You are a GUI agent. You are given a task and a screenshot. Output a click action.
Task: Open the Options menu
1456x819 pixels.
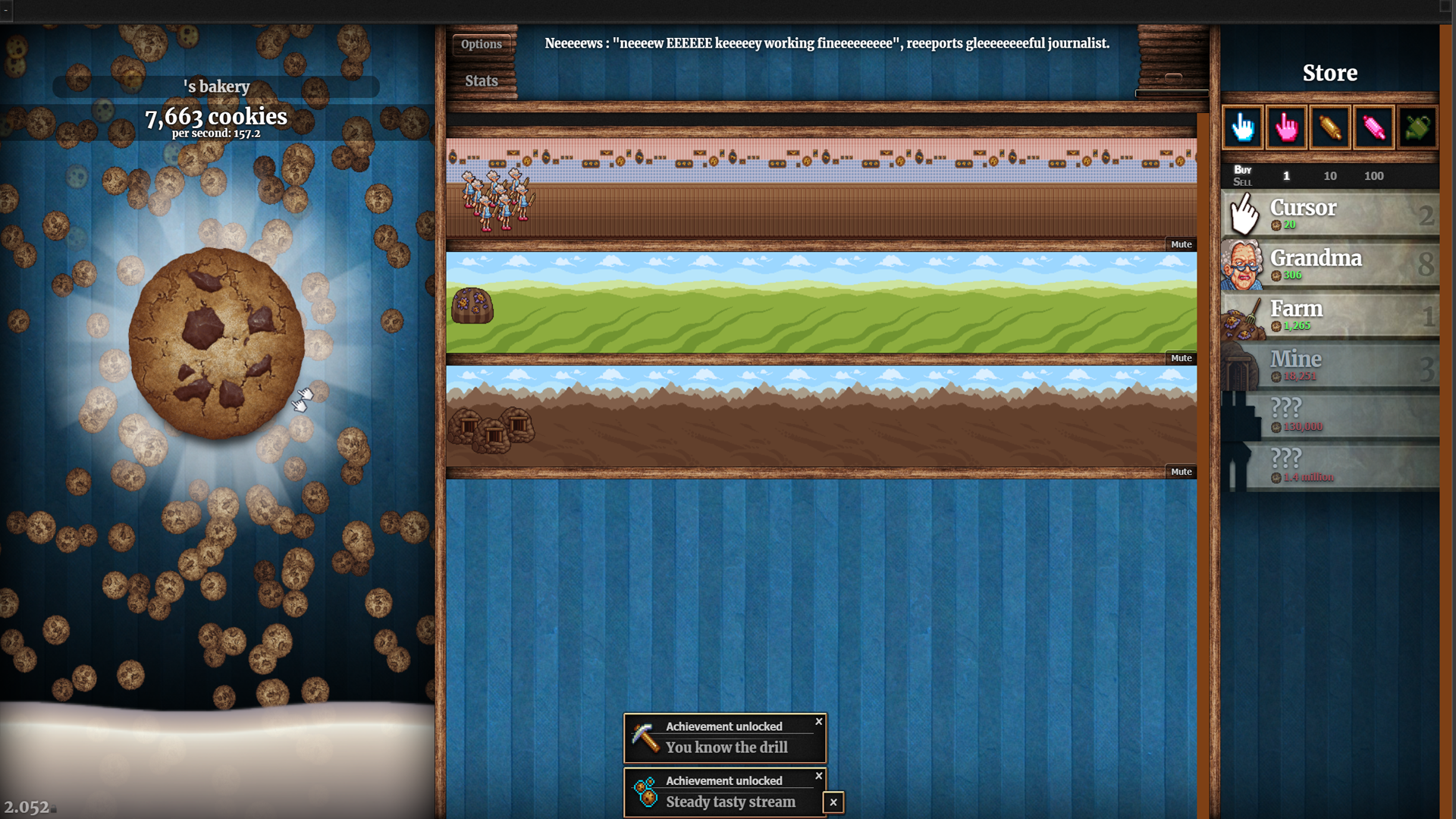[x=482, y=43]
